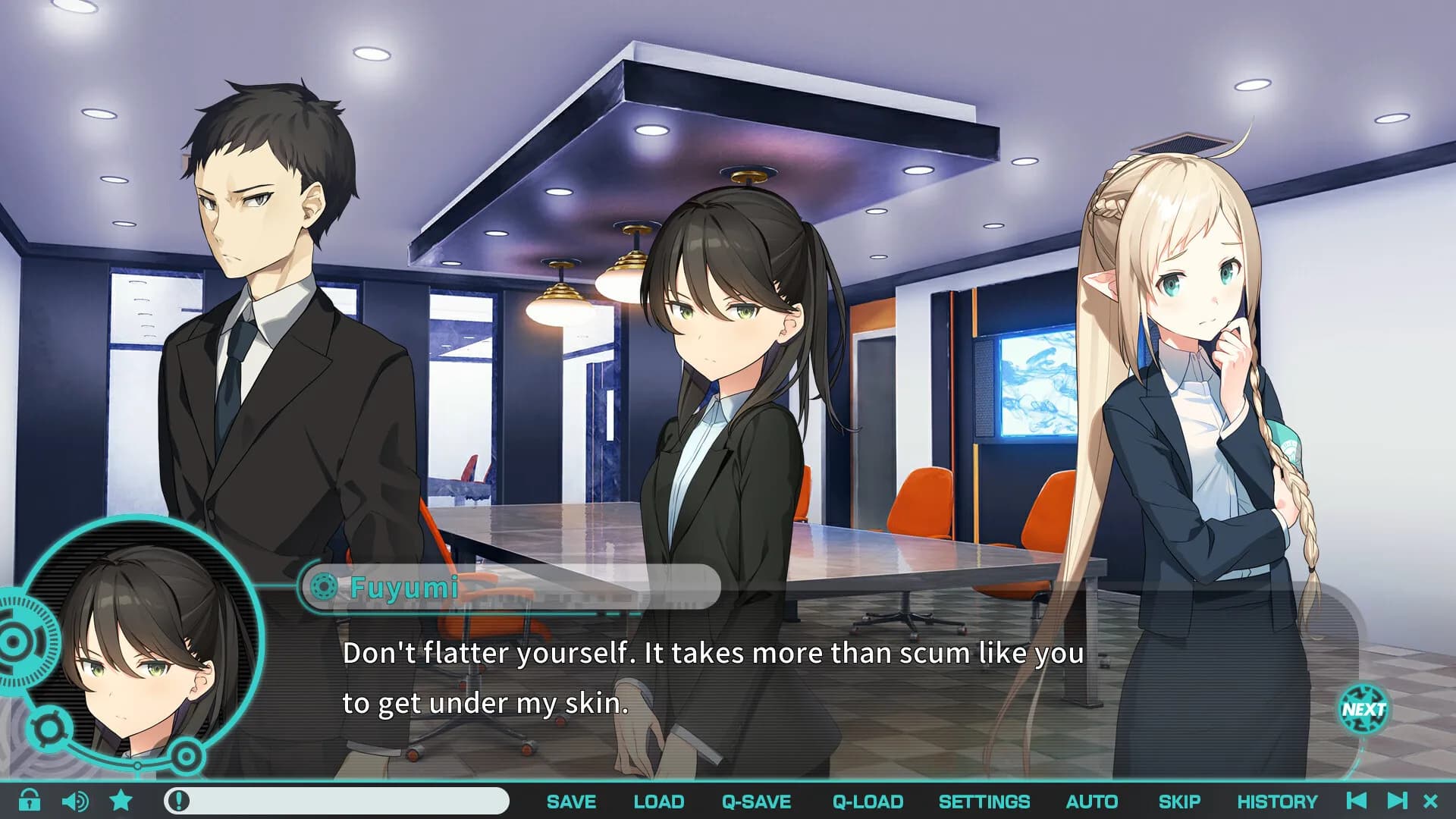Screen dimensions: 1456x819
Task: Click the speaker sound icon
Action: pos(74,801)
